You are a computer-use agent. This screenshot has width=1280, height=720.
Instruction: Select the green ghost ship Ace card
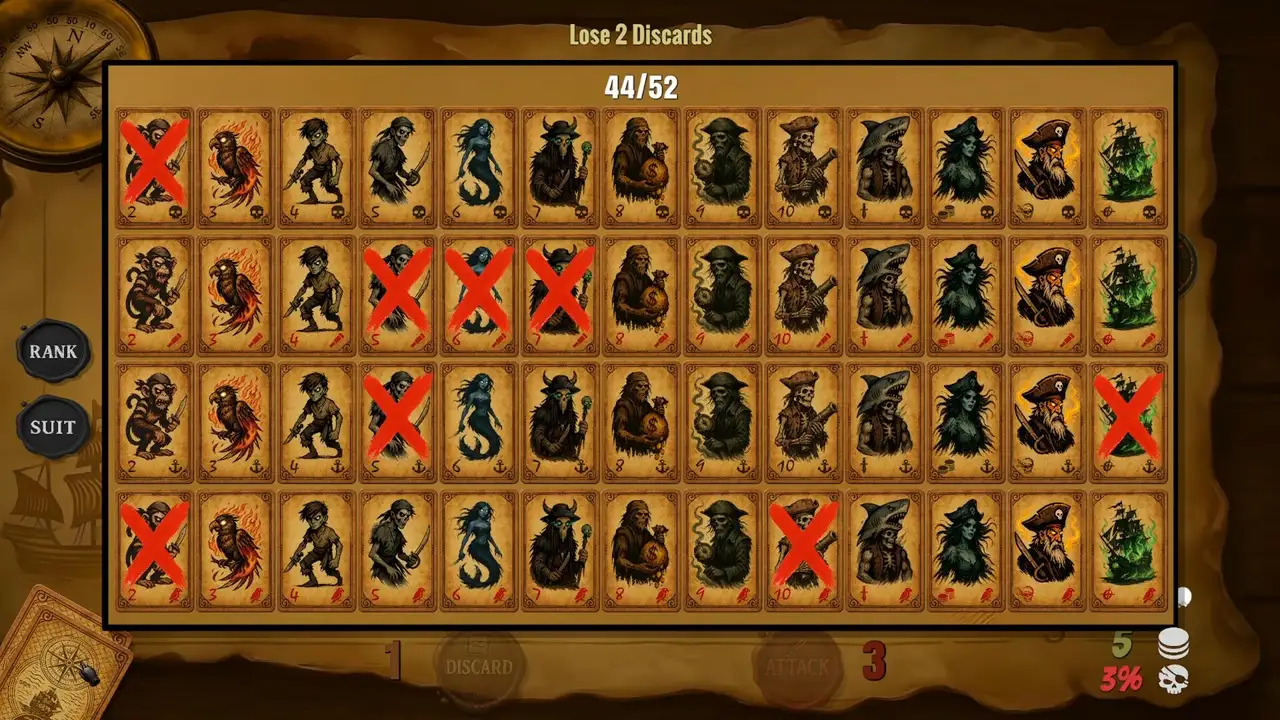coord(1128,165)
